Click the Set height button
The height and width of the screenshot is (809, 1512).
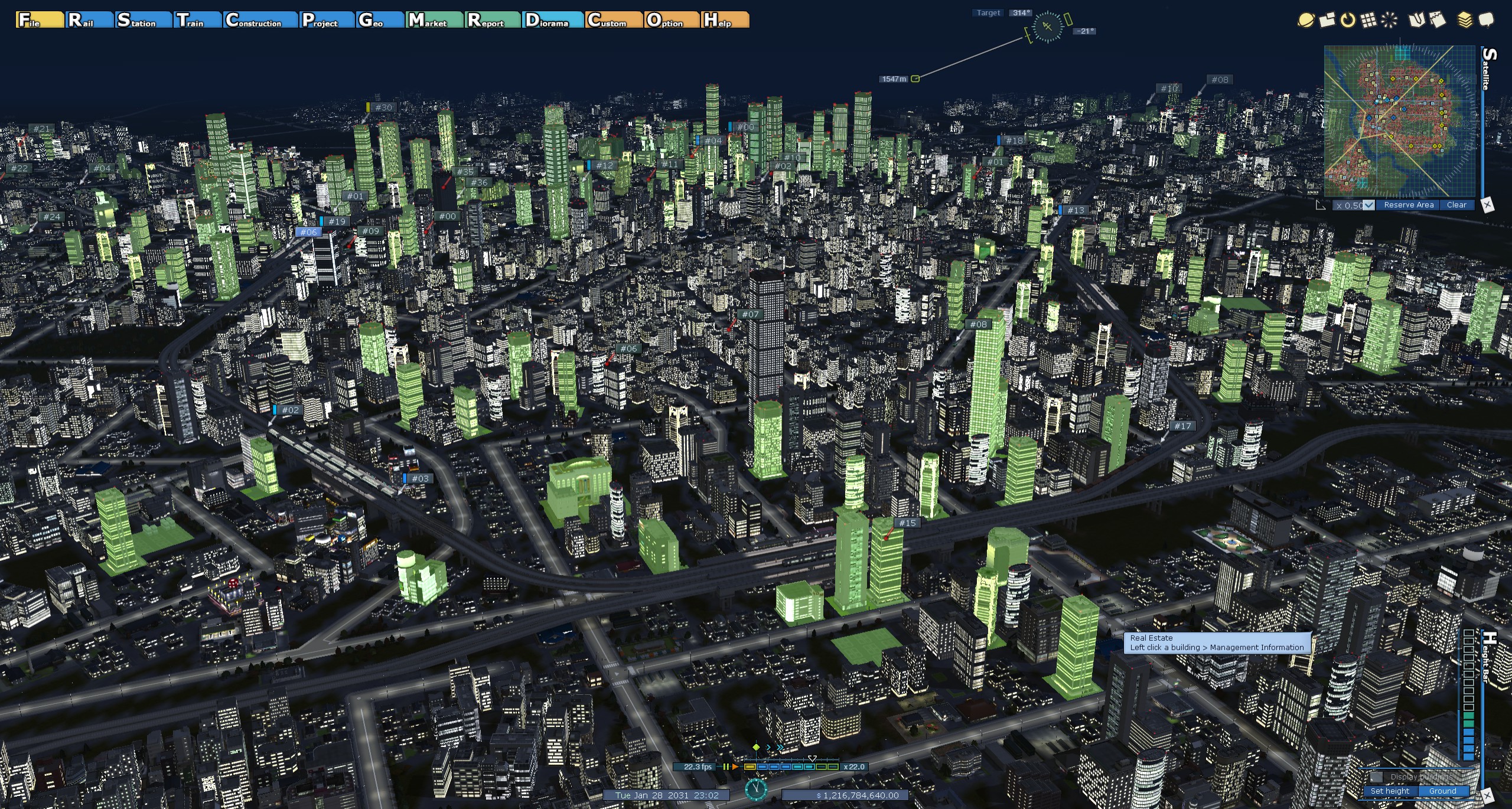(x=1390, y=791)
